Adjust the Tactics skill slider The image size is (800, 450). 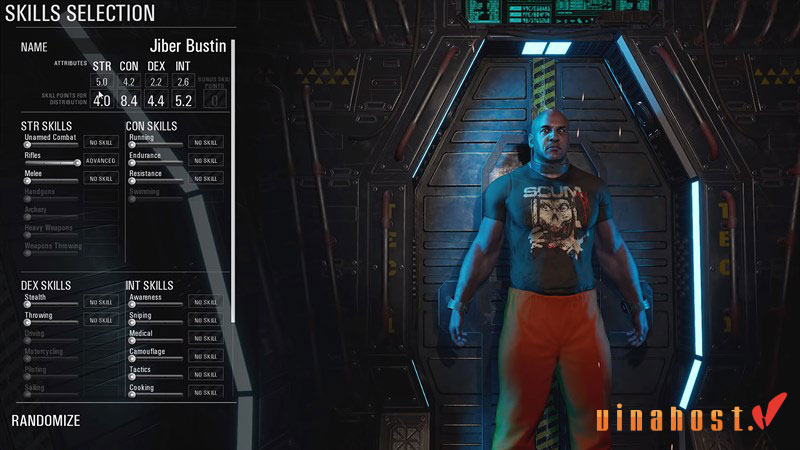pos(155,376)
